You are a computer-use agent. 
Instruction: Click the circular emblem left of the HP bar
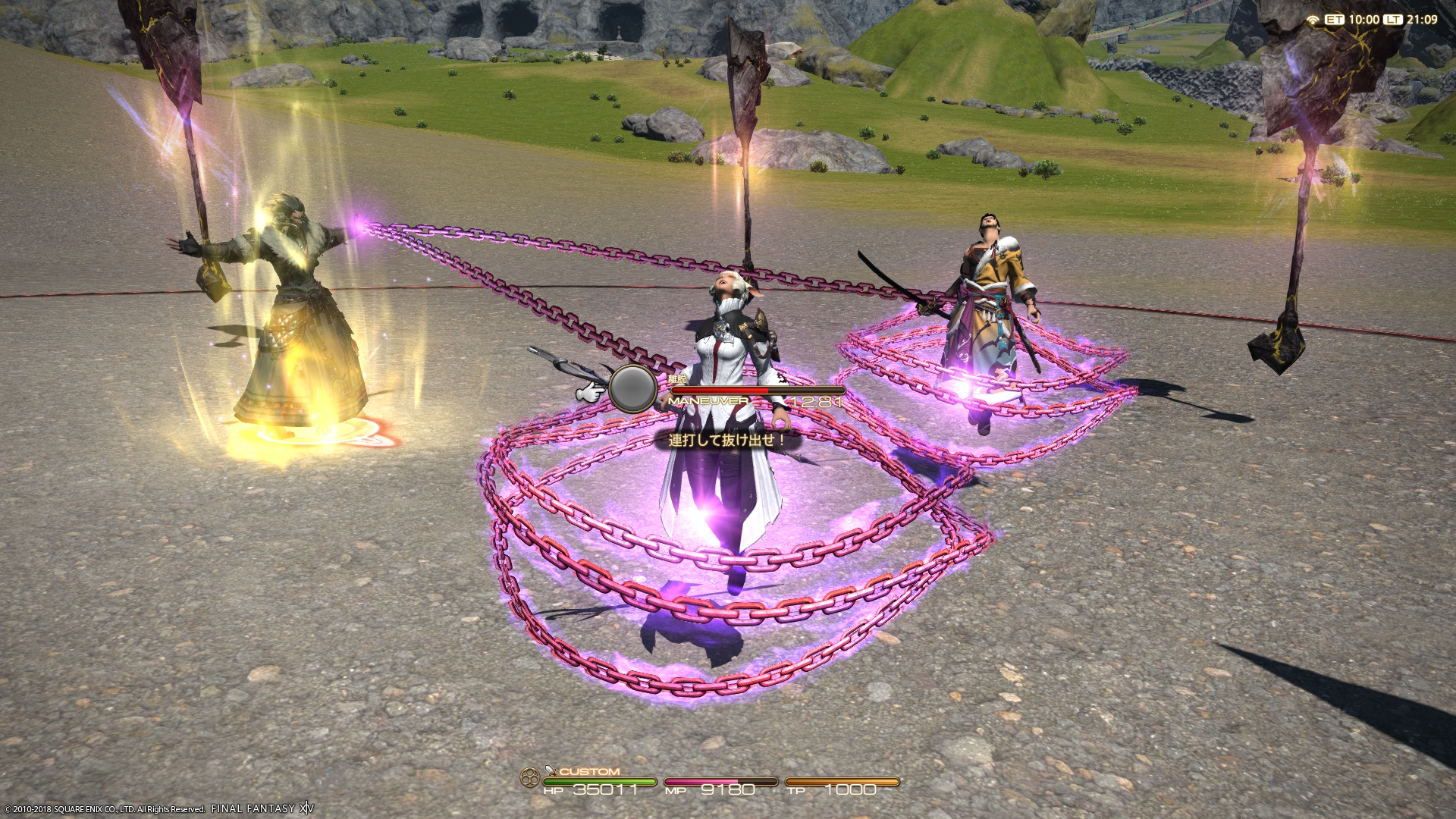(x=531, y=777)
